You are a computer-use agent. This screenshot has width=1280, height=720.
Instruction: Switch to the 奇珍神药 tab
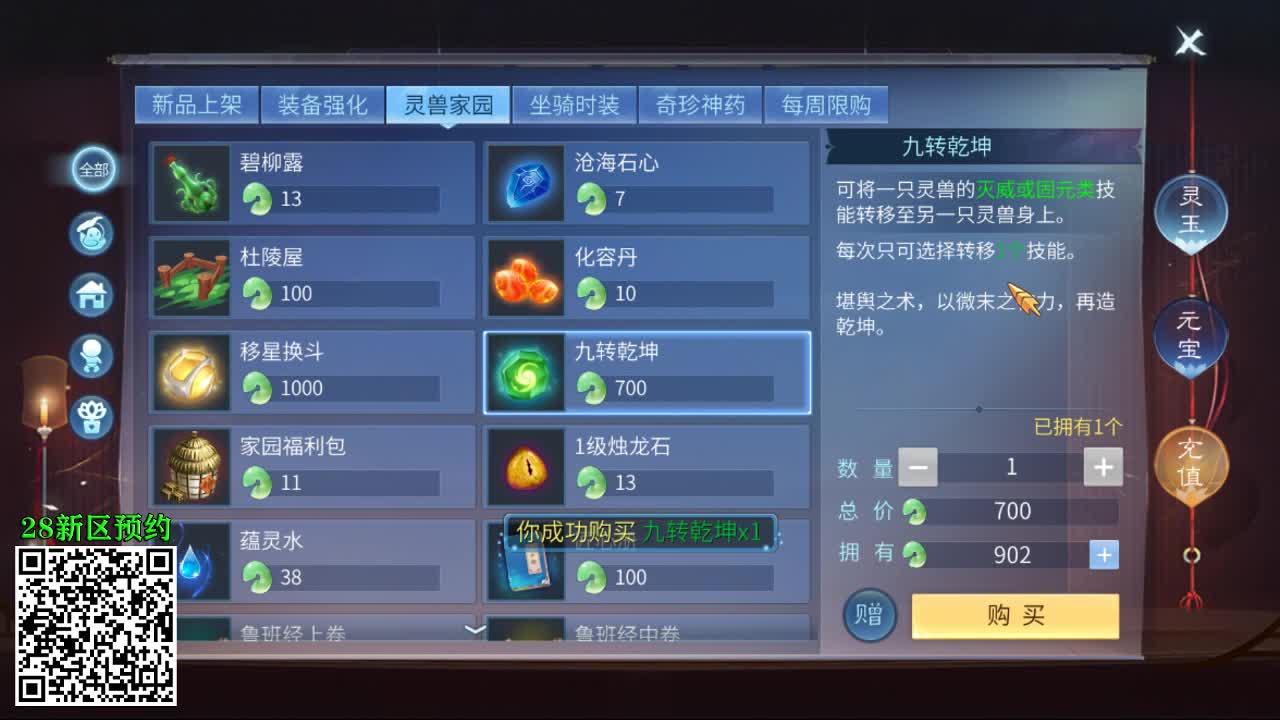(x=700, y=104)
